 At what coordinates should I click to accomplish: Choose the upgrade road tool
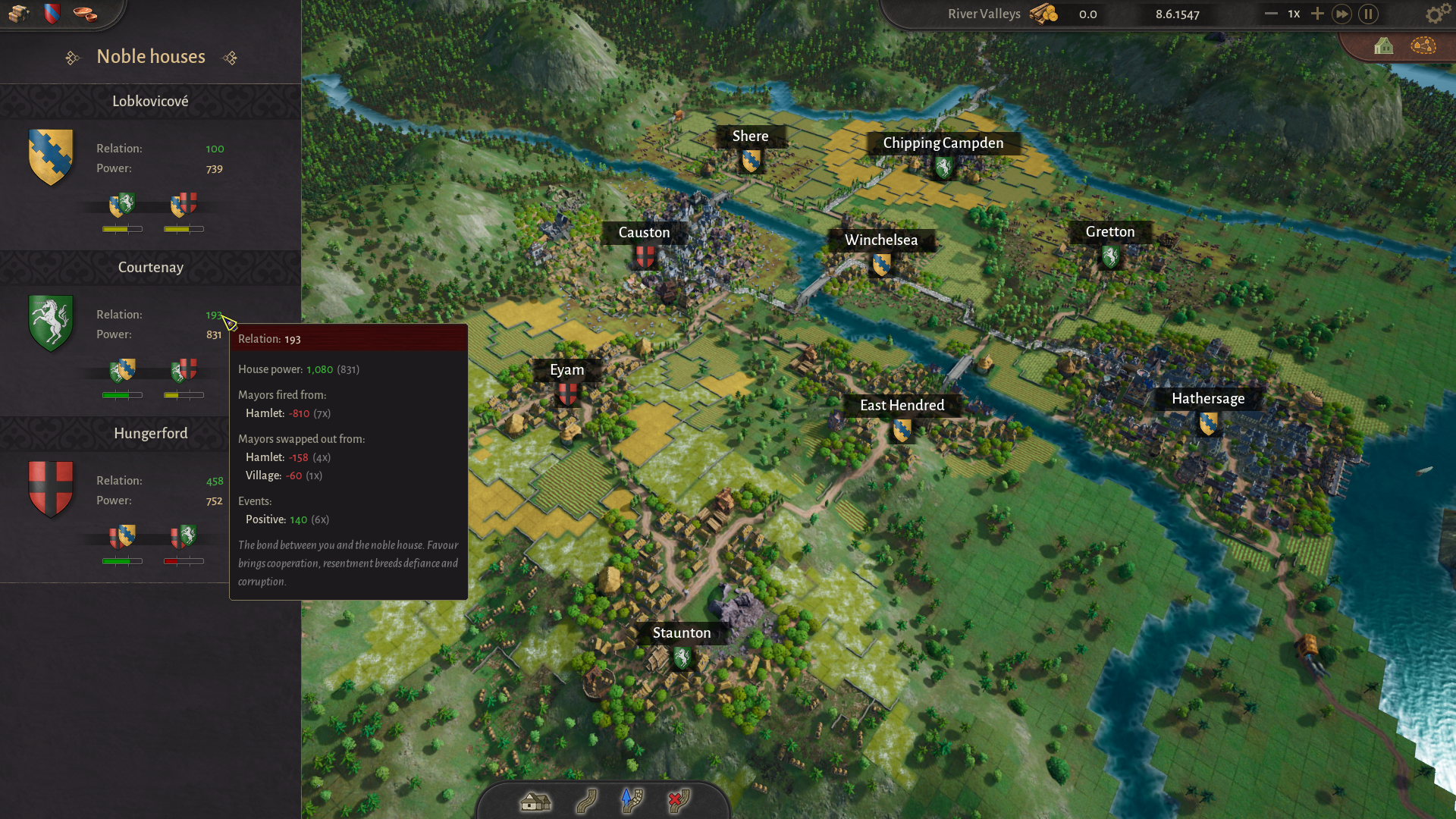coord(632,801)
